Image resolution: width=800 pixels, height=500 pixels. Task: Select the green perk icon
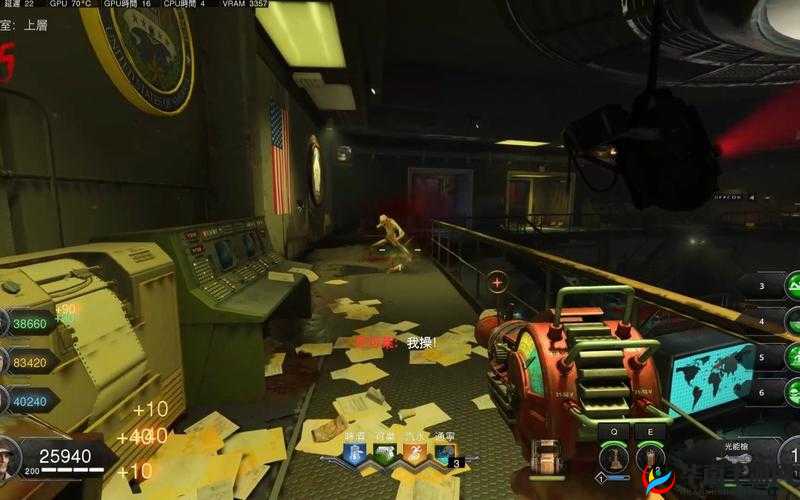[x=385, y=455]
